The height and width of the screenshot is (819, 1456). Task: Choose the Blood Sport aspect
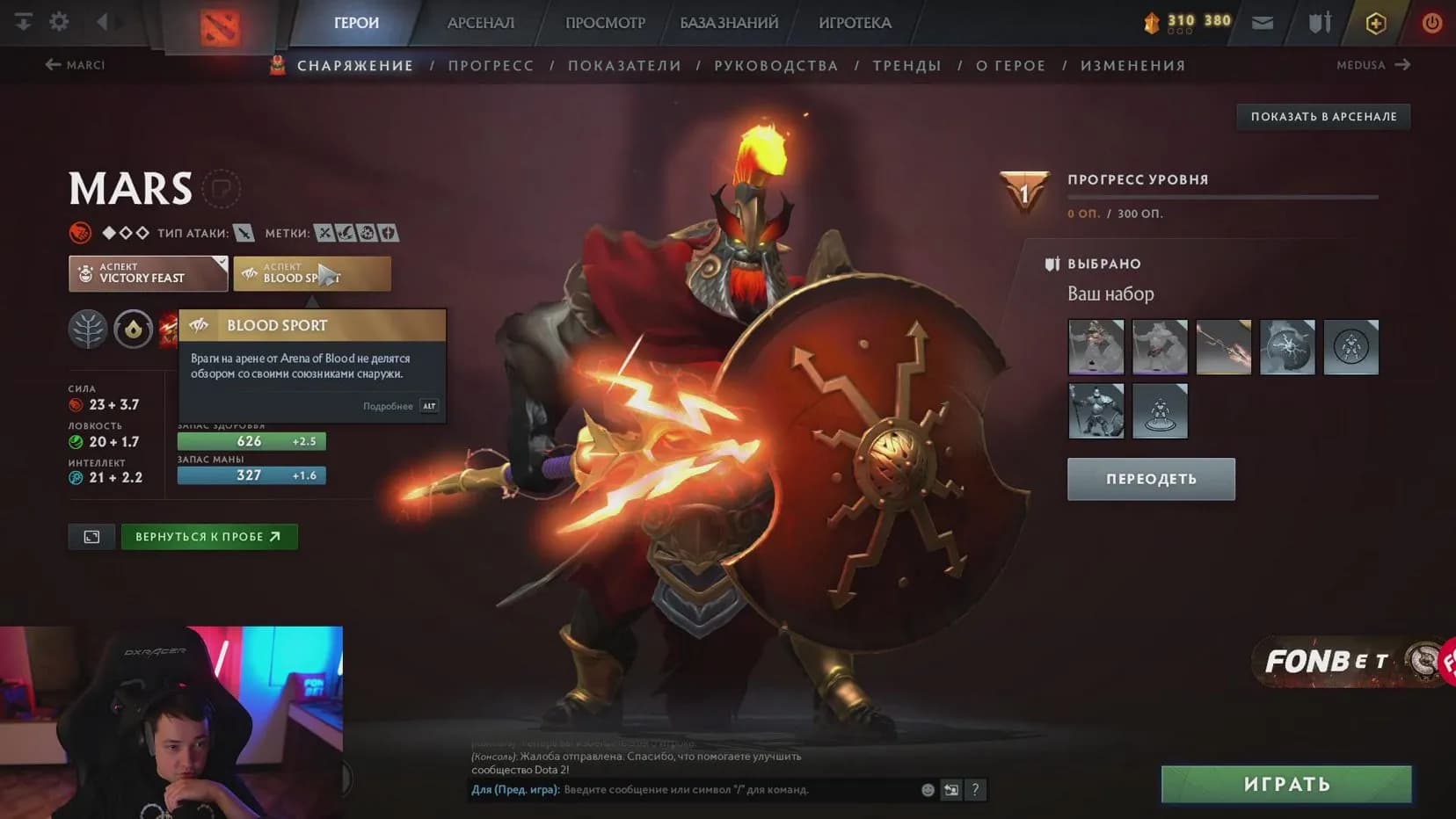311,273
